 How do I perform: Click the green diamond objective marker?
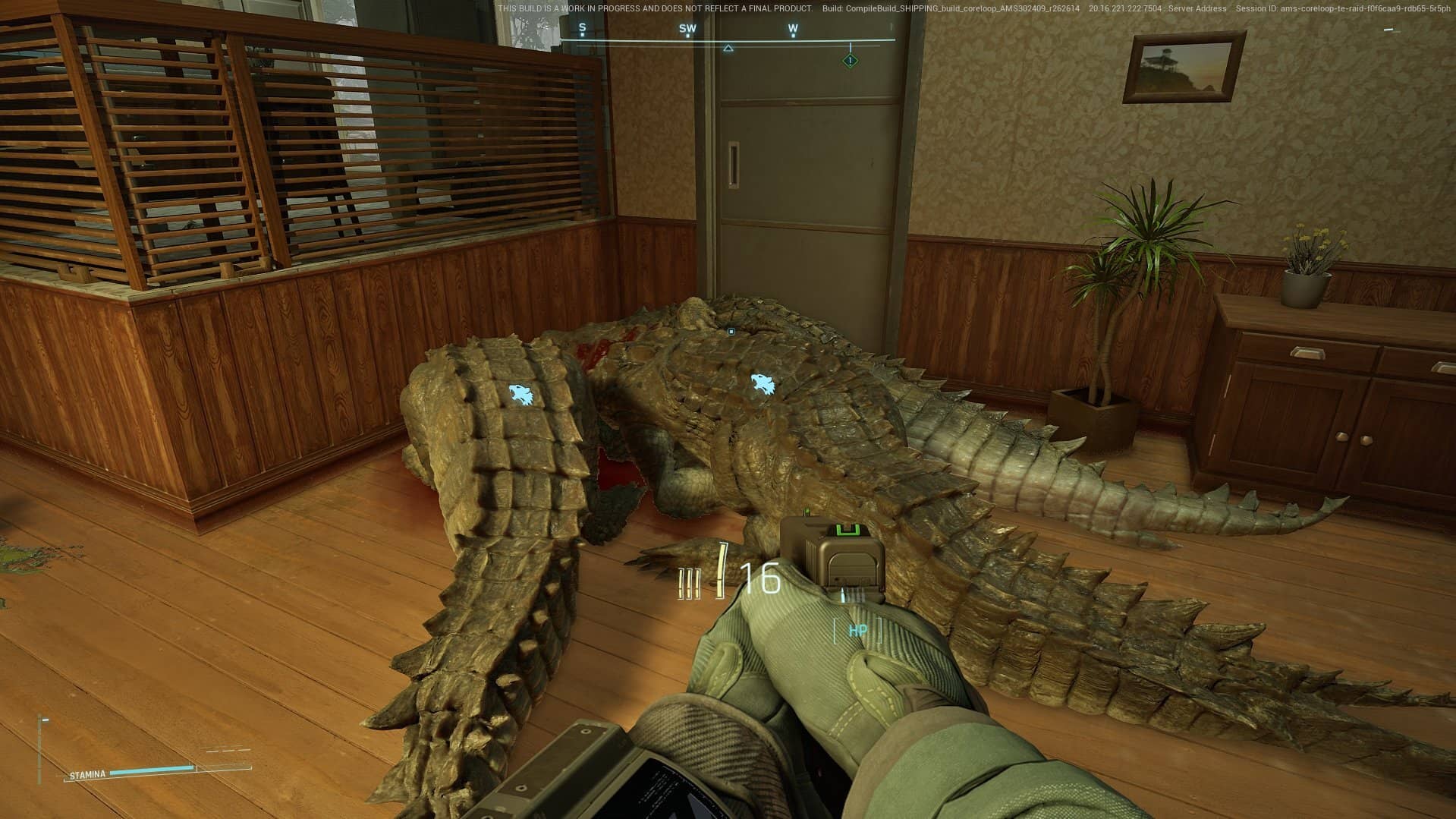(851, 60)
